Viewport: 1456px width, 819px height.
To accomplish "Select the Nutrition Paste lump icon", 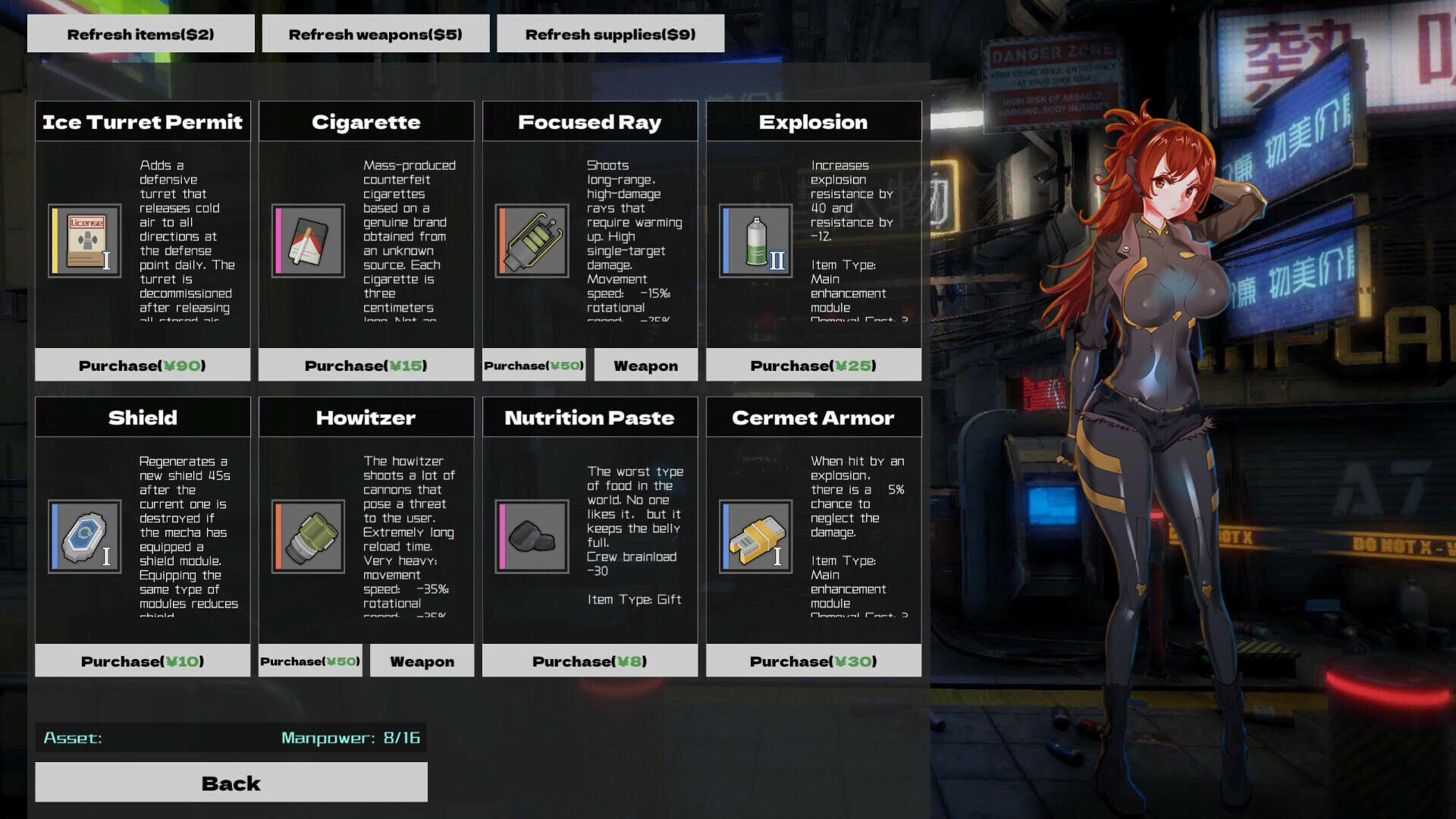I will (532, 536).
